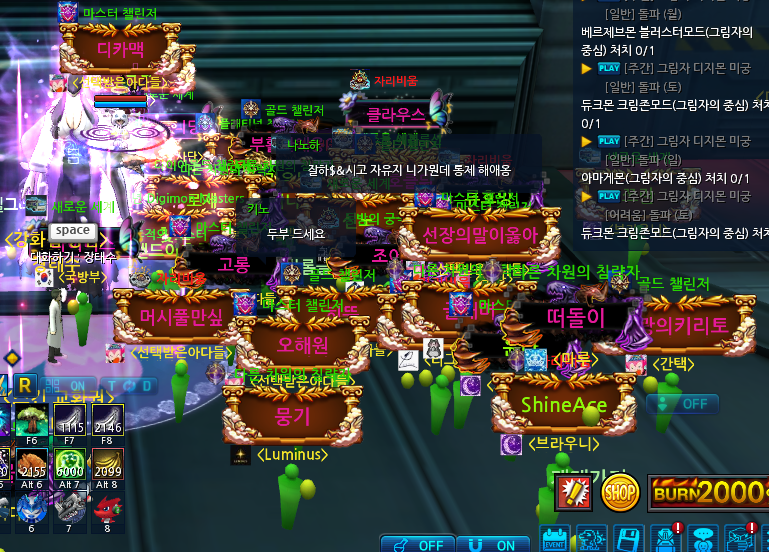Use the feather item in slot F7
This screenshot has height=552, width=769.
click(69, 421)
